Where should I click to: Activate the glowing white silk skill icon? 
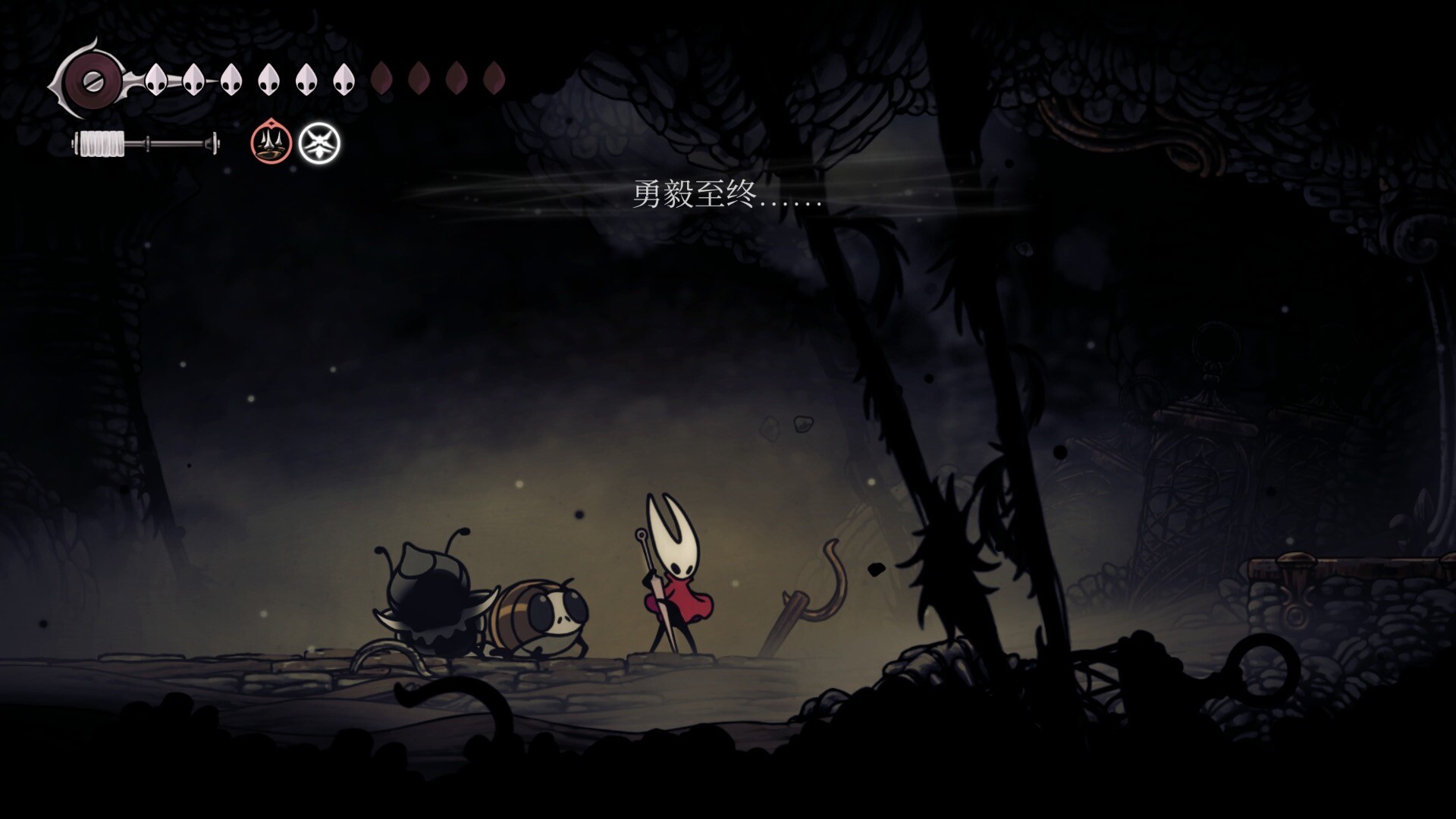(x=319, y=143)
